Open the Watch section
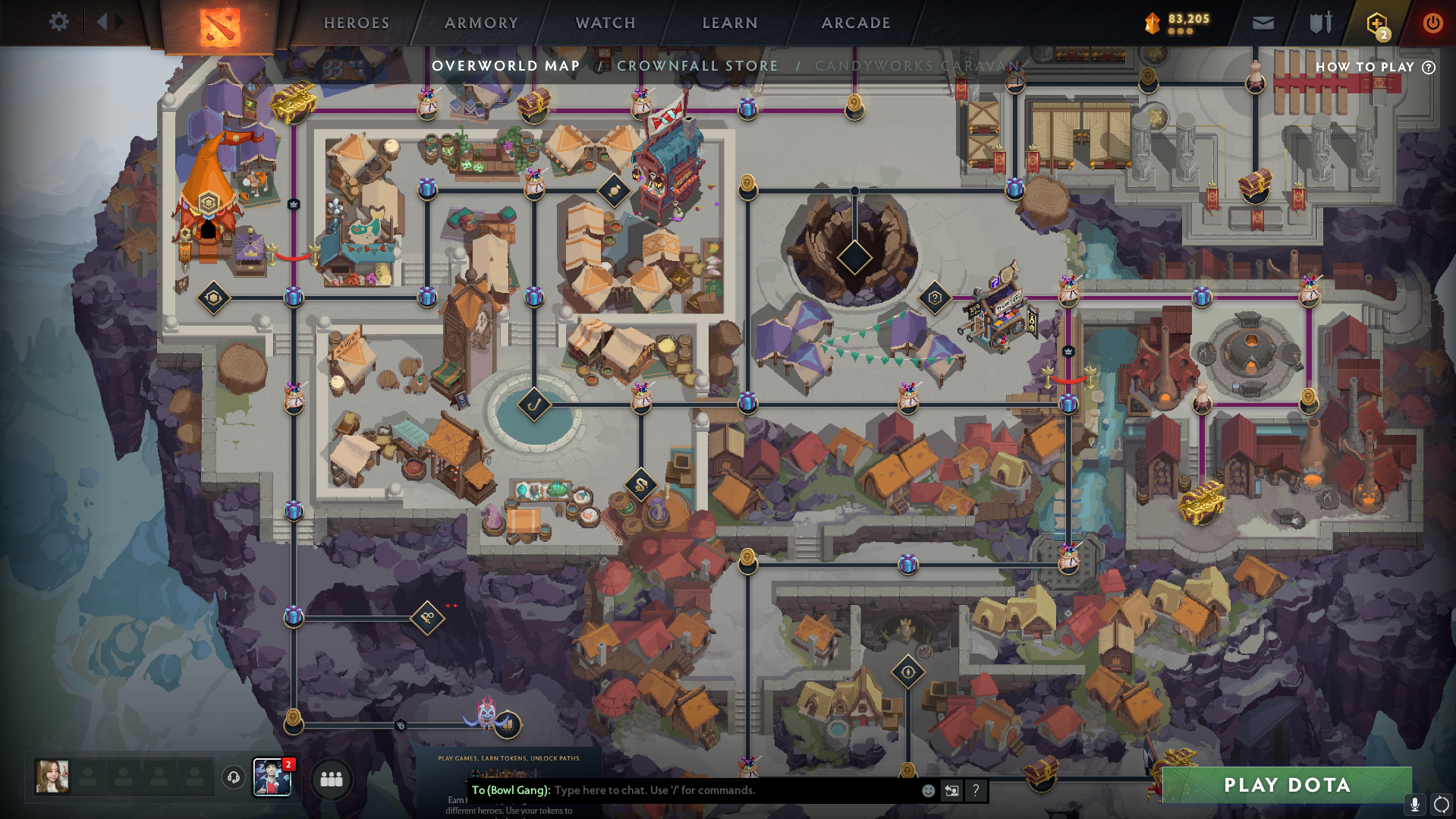1456x819 pixels. click(605, 24)
